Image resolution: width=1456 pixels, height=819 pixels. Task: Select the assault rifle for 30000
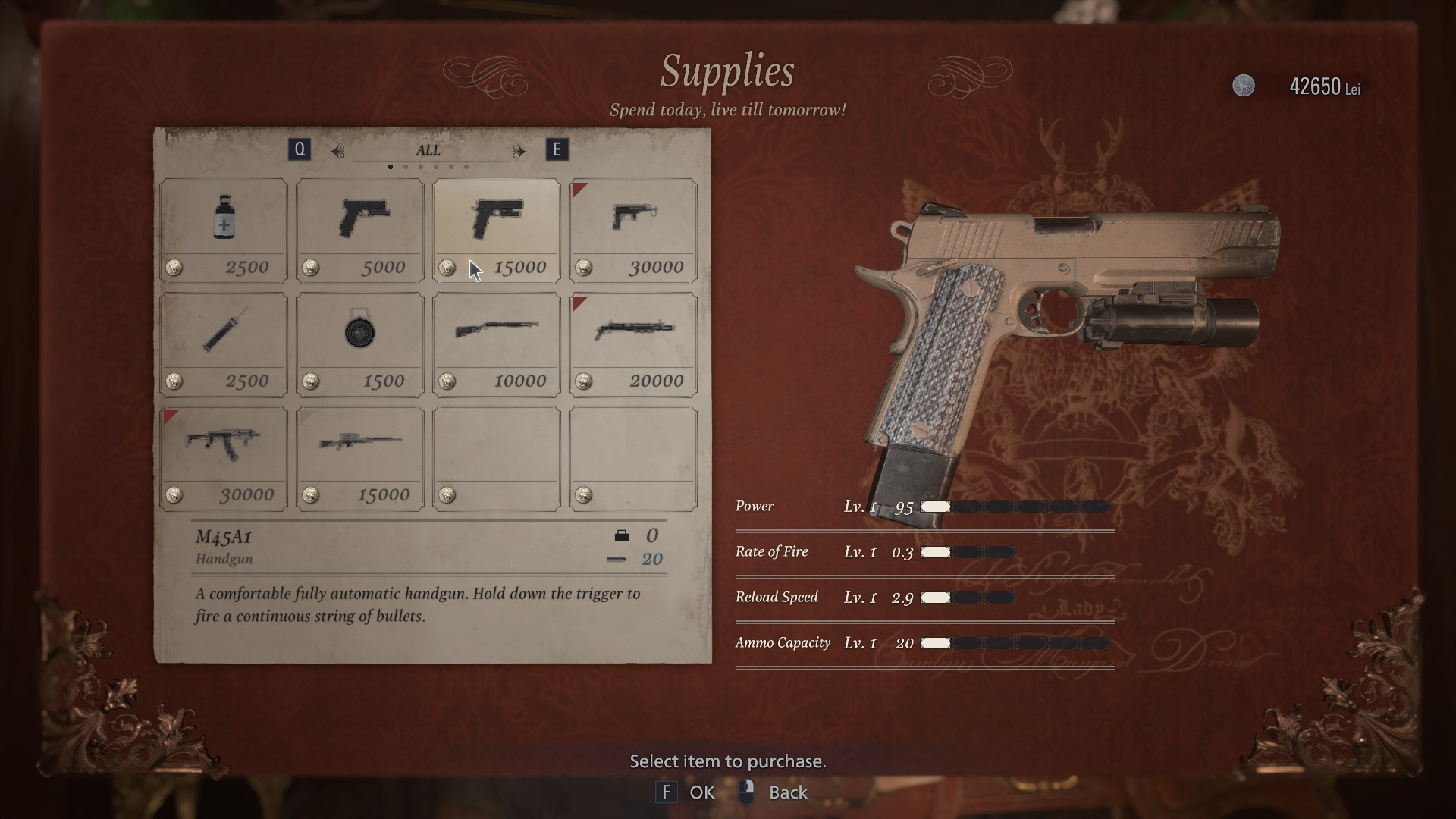(224, 457)
